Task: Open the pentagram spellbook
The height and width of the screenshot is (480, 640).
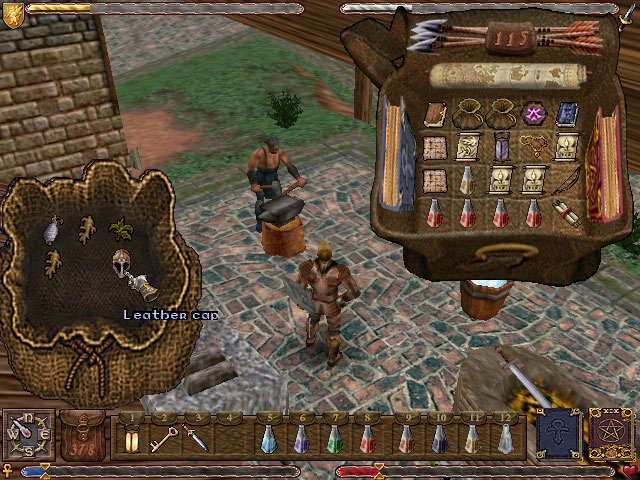Action: [610, 434]
